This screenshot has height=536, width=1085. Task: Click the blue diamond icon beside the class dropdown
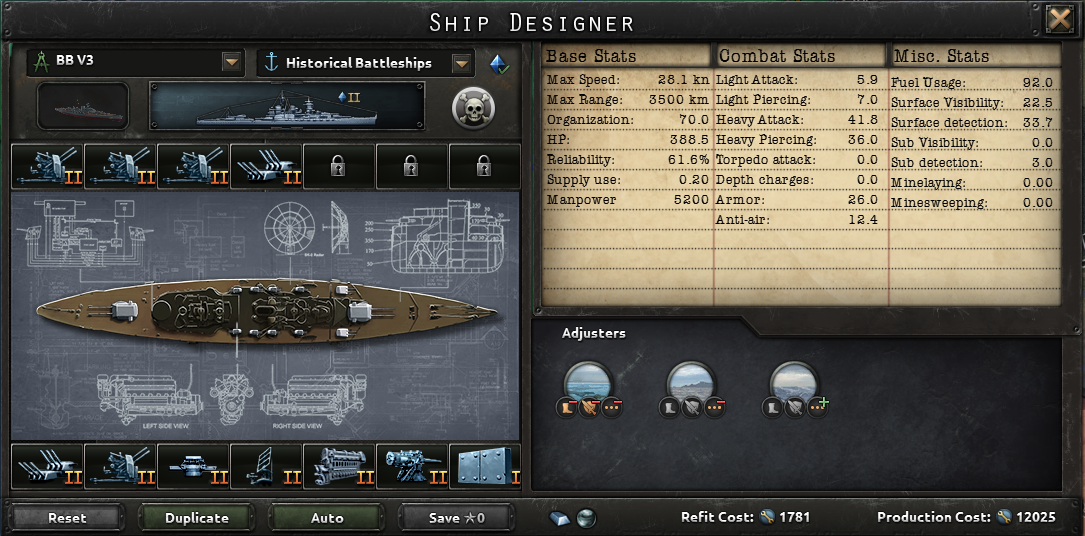[498, 63]
